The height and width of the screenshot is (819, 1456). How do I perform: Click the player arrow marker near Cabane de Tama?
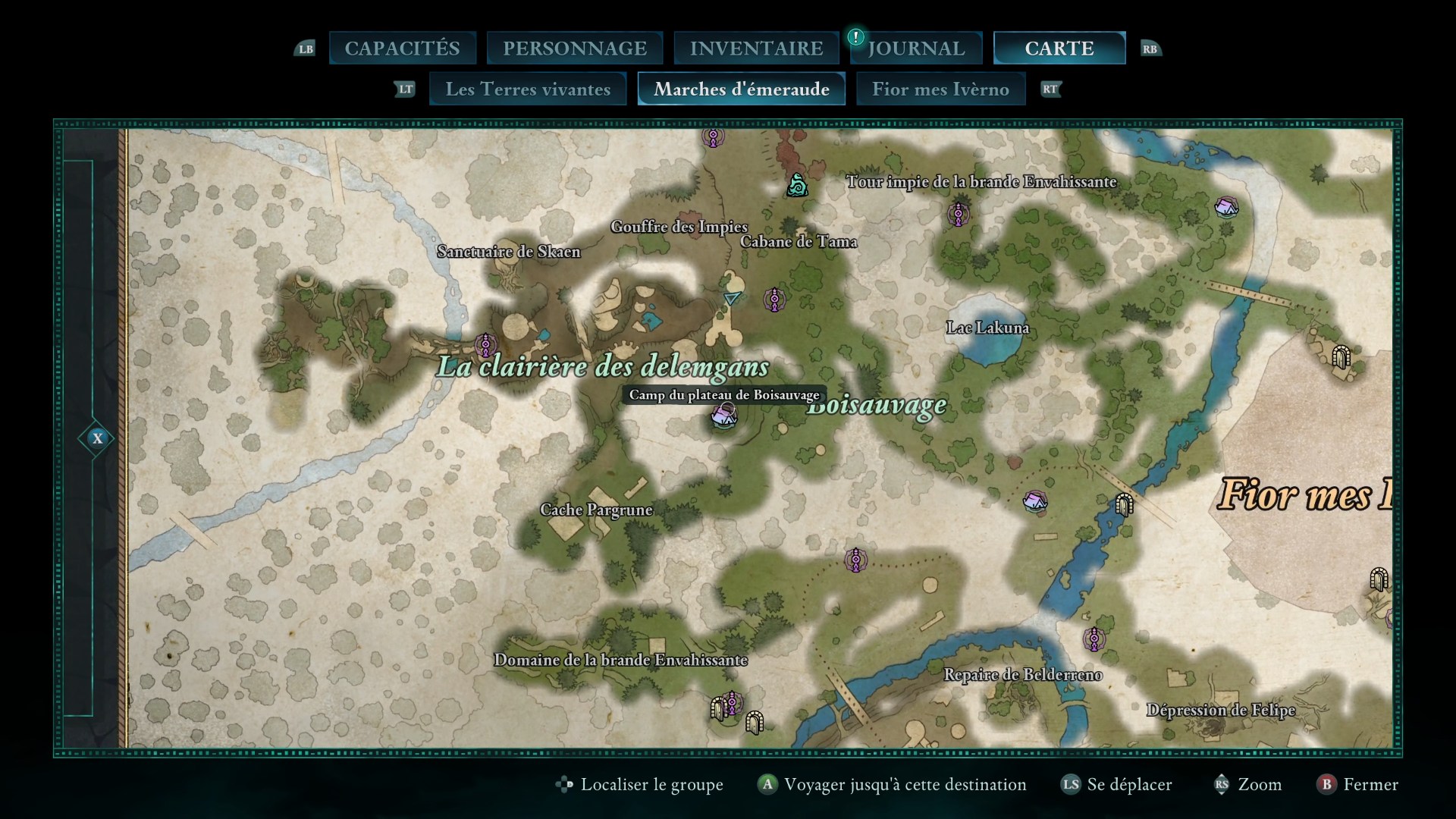[x=730, y=297]
